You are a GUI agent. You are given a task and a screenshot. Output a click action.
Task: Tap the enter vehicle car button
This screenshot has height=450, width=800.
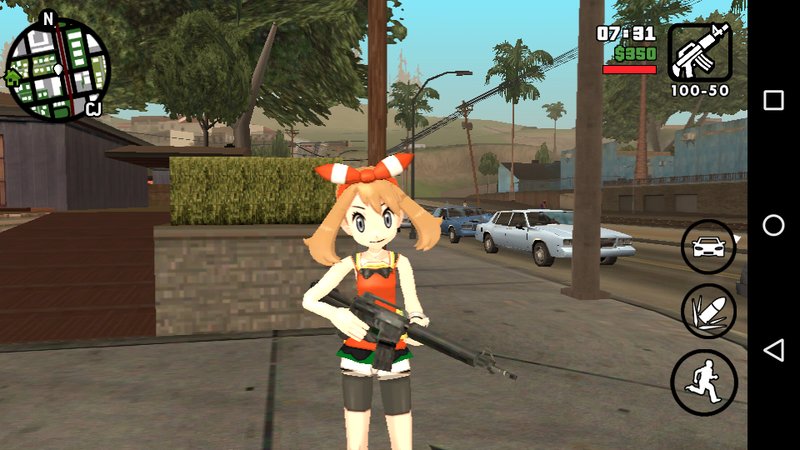(708, 246)
